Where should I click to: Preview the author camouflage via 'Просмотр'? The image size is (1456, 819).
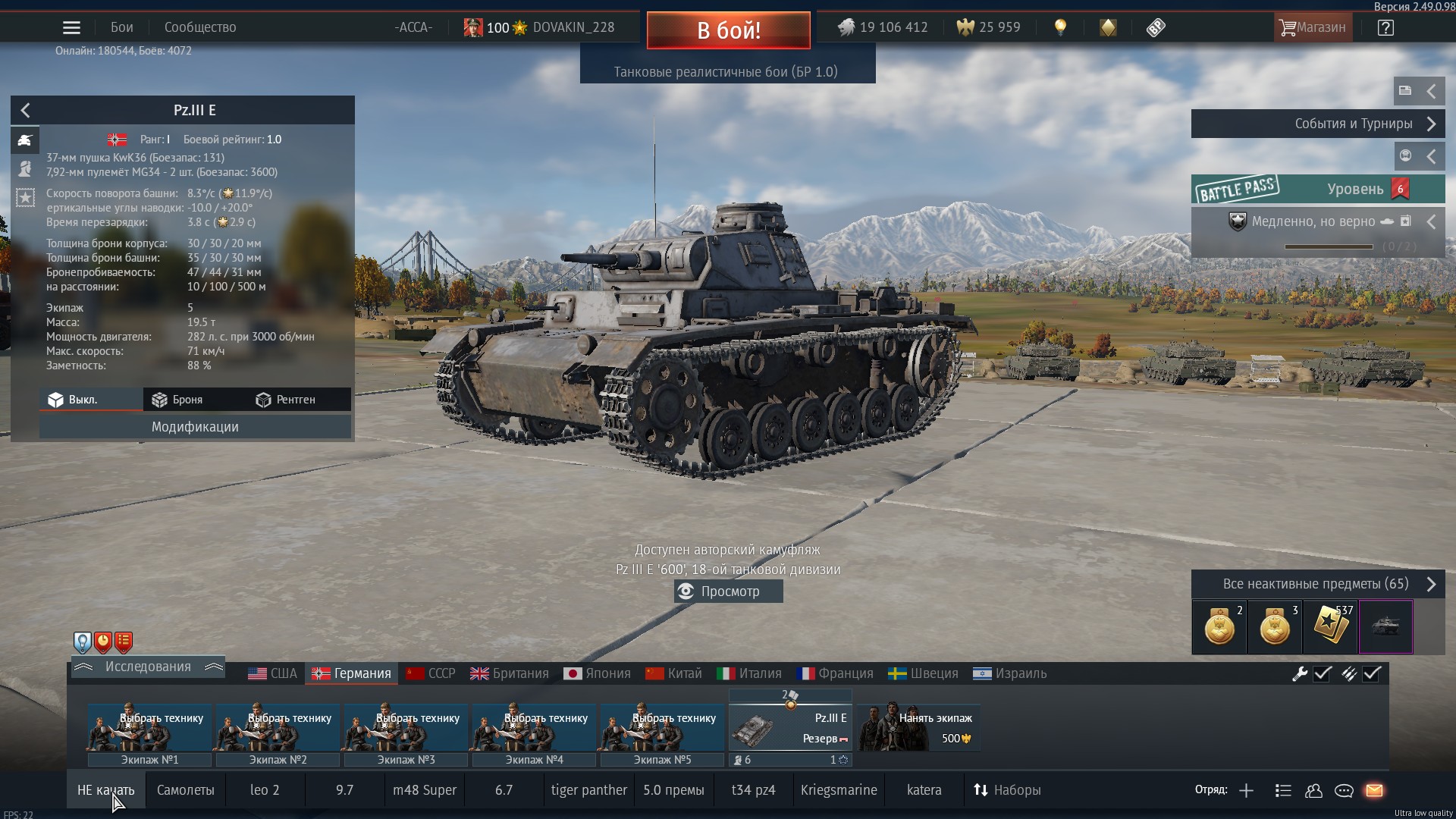(x=728, y=591)
